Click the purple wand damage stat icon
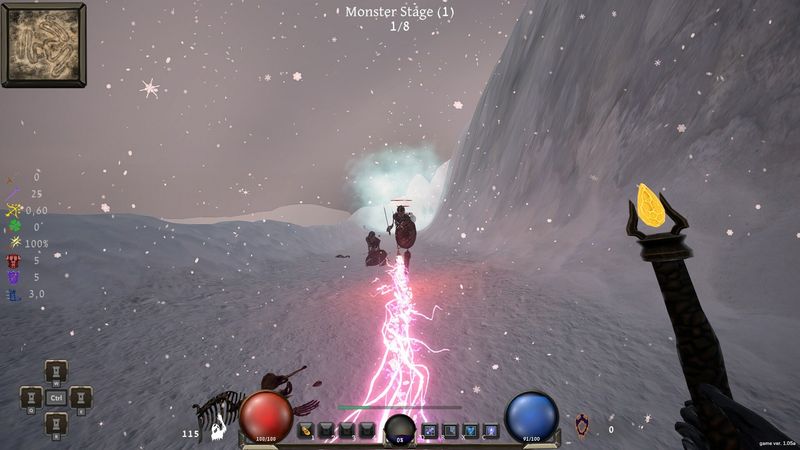Screen dimensions: 800x450 (14, 193)
